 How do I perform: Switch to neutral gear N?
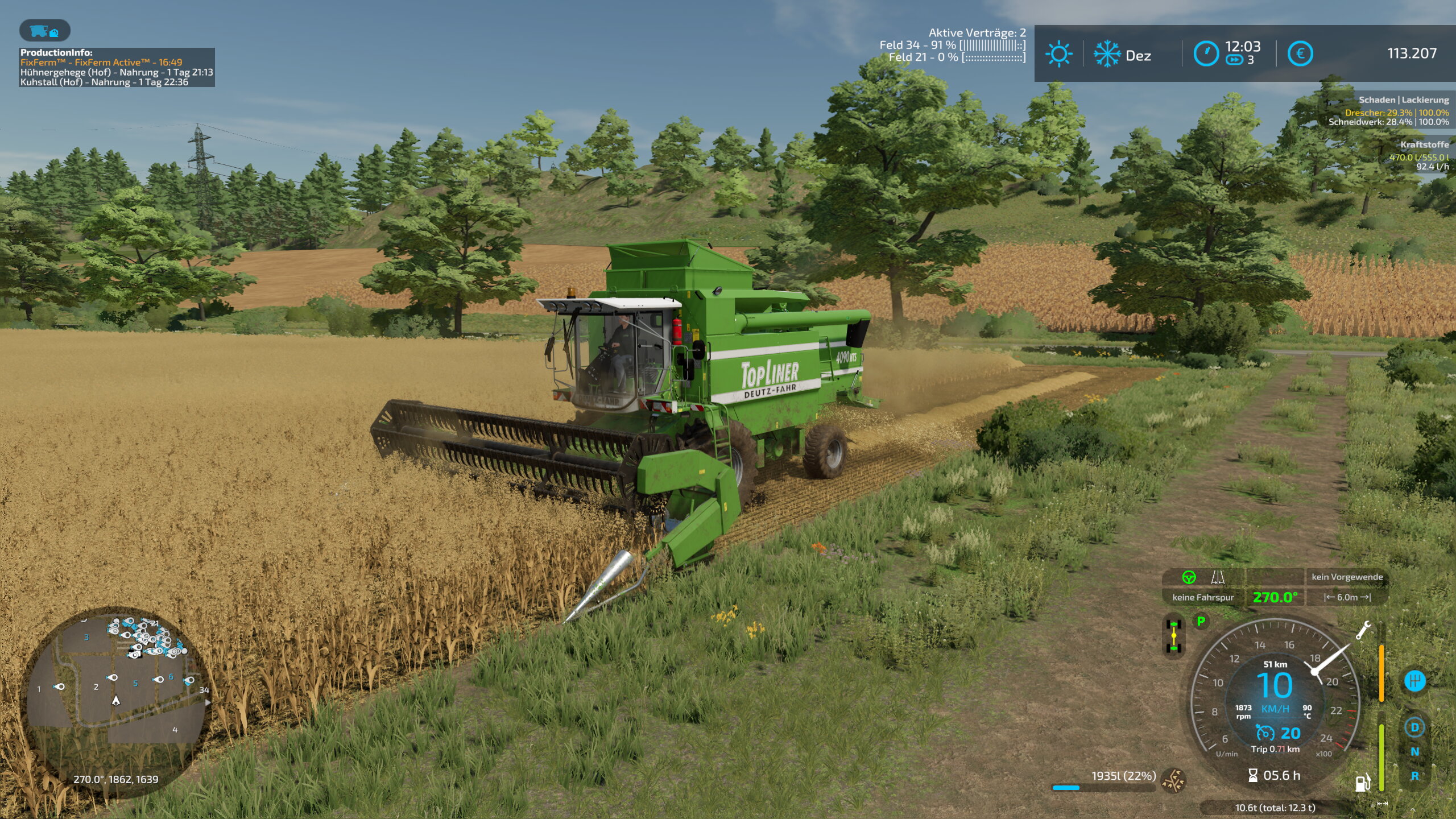1414,751
